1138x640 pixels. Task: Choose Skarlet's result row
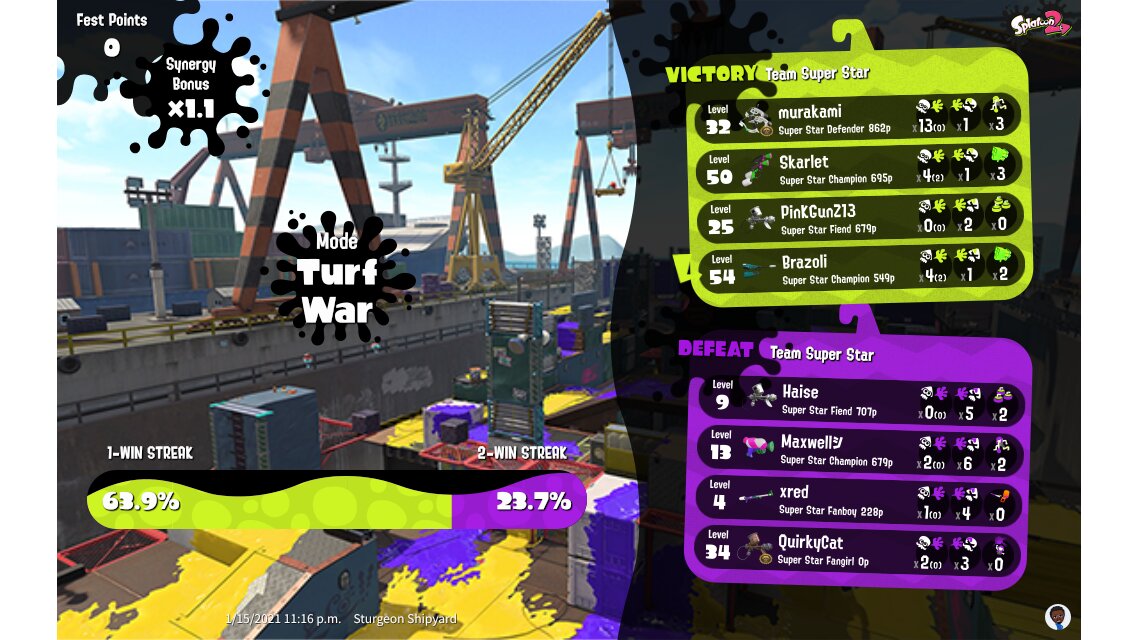(860, 168)
